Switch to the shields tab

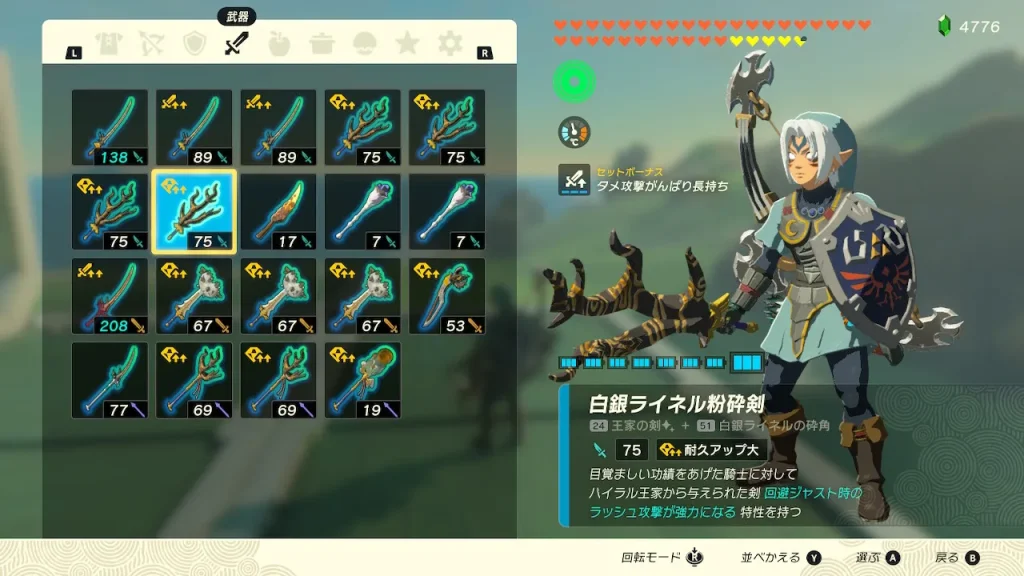tap(194, 44)
